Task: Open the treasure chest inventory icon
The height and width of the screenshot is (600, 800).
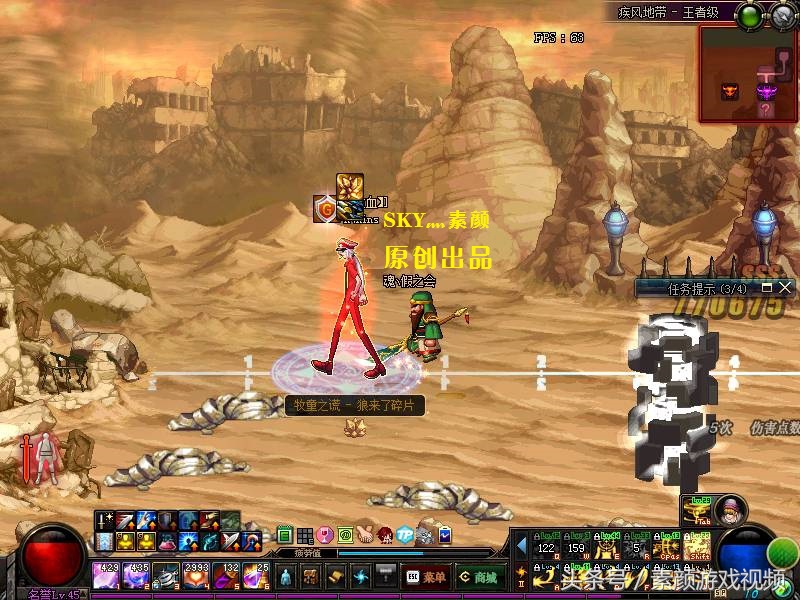Action: click(x=310, y=576)
